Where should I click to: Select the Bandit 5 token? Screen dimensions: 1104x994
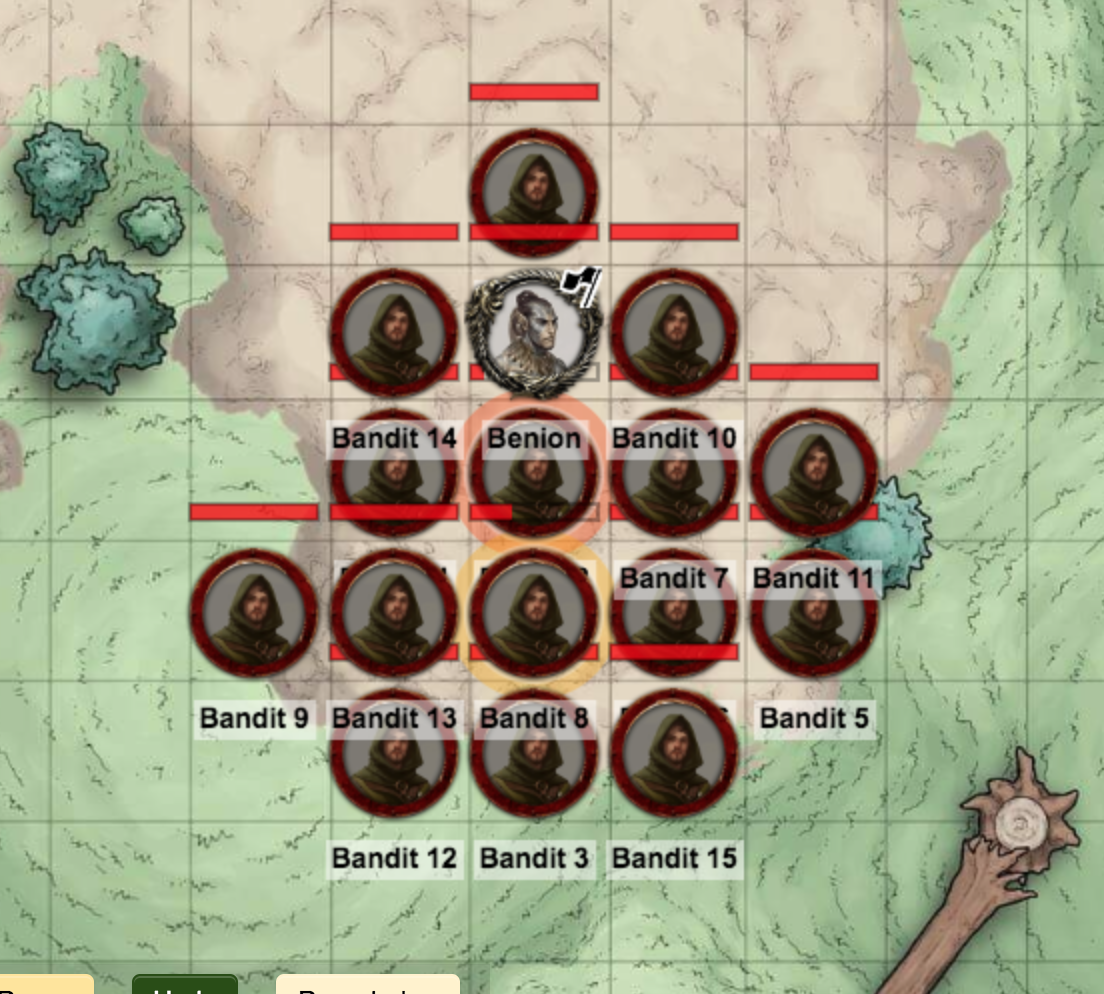[814, 612]
